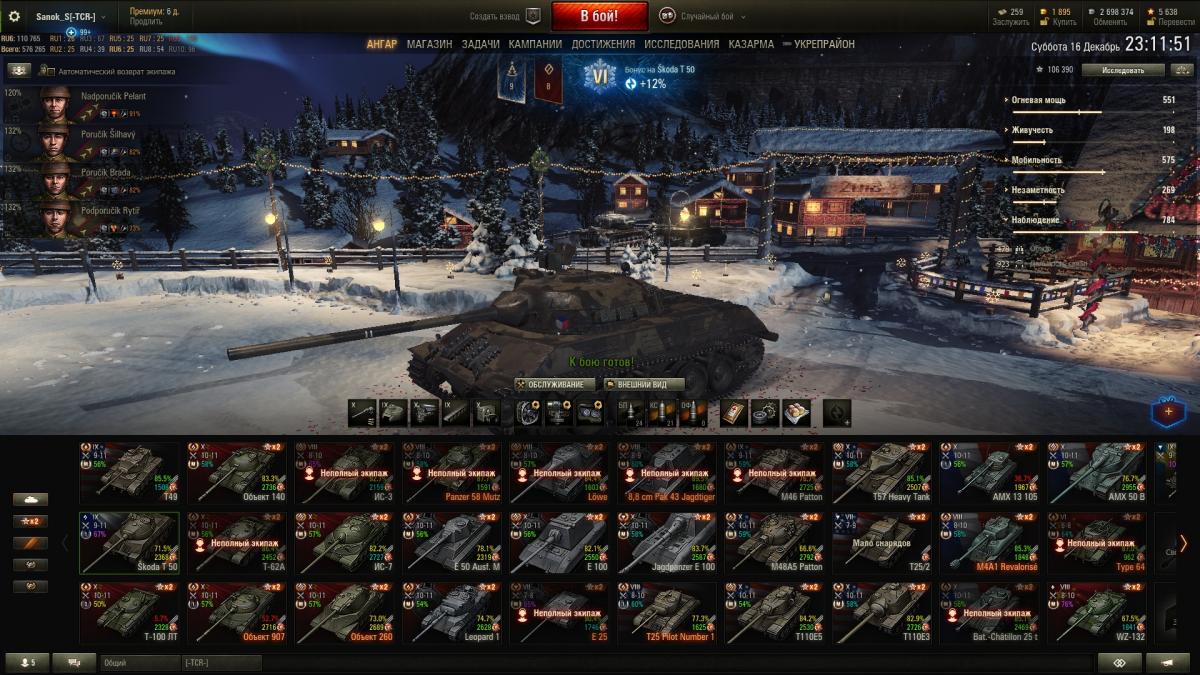Open the Укрепрайон tab
1200x675 pixels.
point(823,44)
